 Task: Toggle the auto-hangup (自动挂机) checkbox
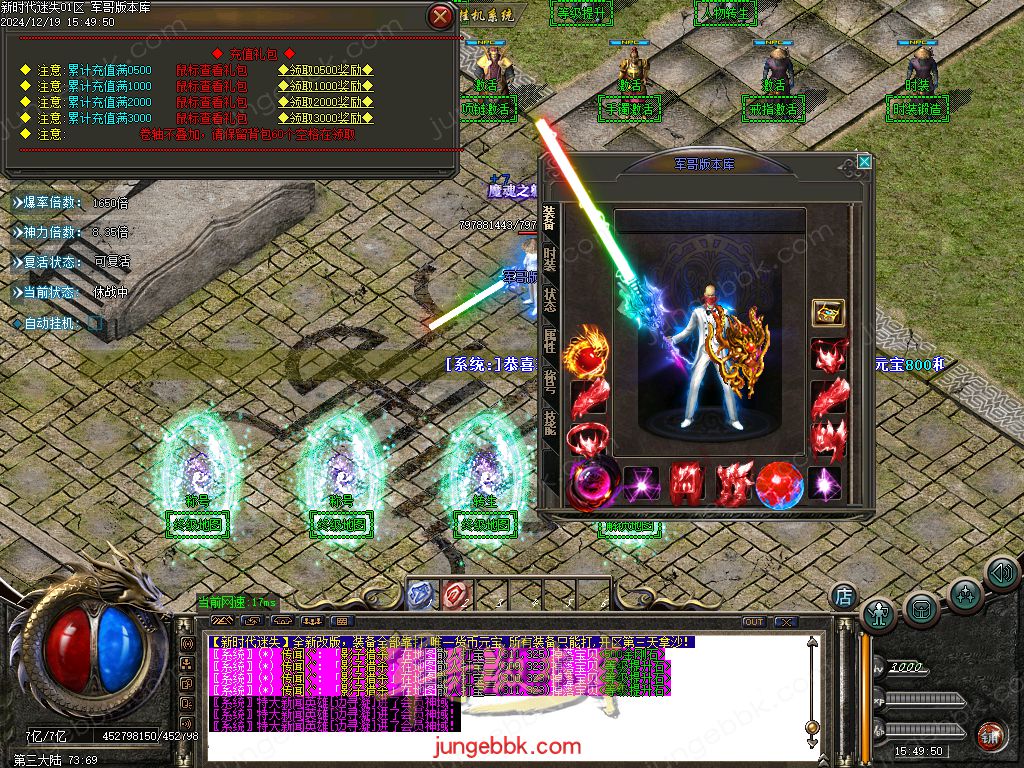(x=94, y=324)
